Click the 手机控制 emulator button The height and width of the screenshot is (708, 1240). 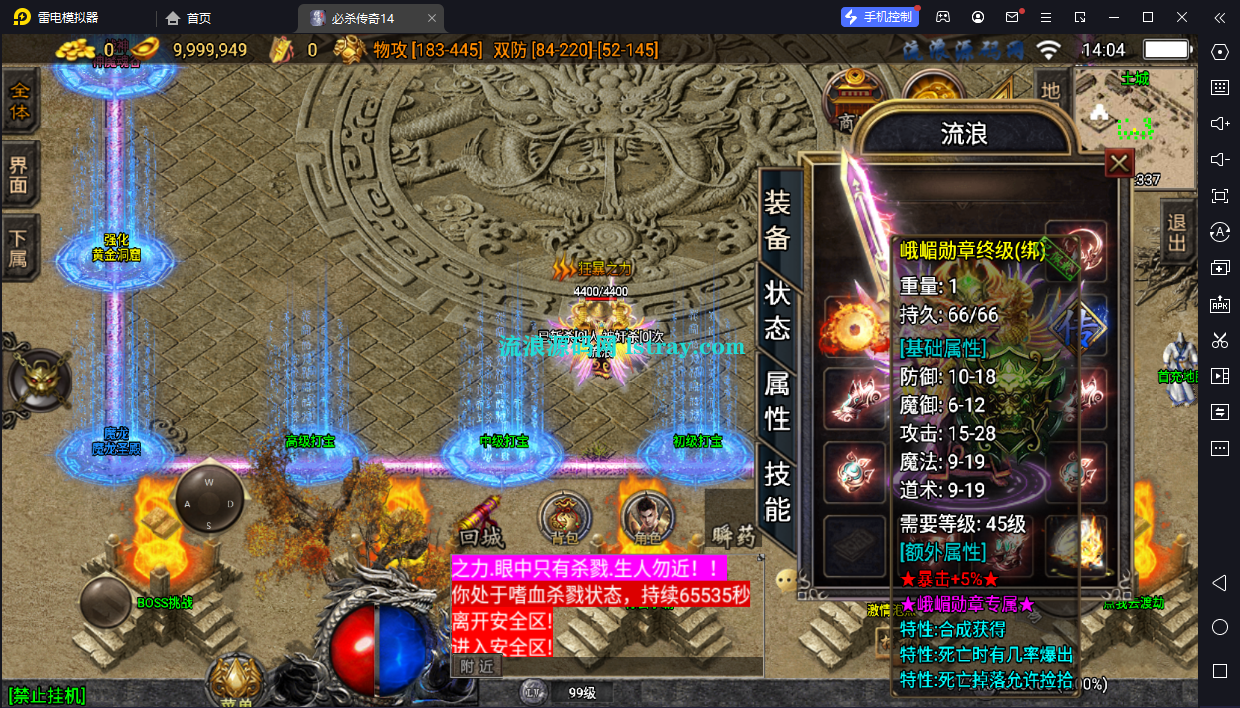click(878, 17)
